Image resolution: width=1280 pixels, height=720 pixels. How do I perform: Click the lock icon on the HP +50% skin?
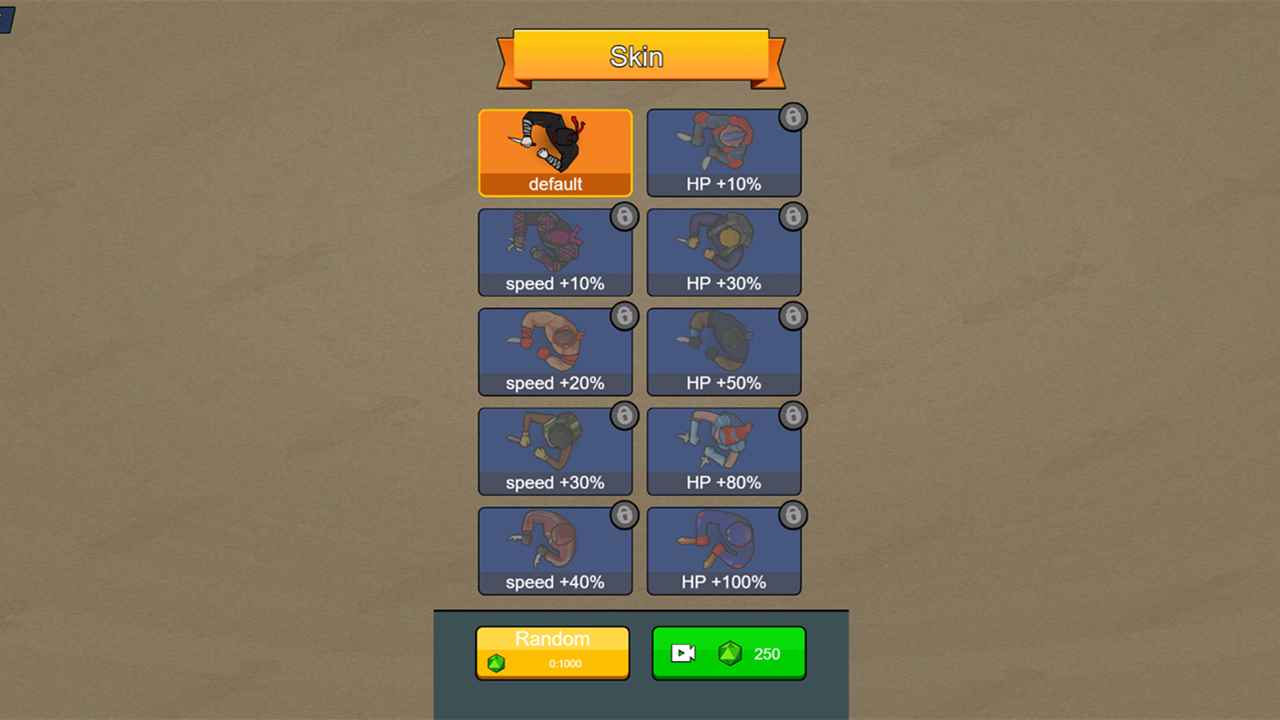[x=793, y=316]
